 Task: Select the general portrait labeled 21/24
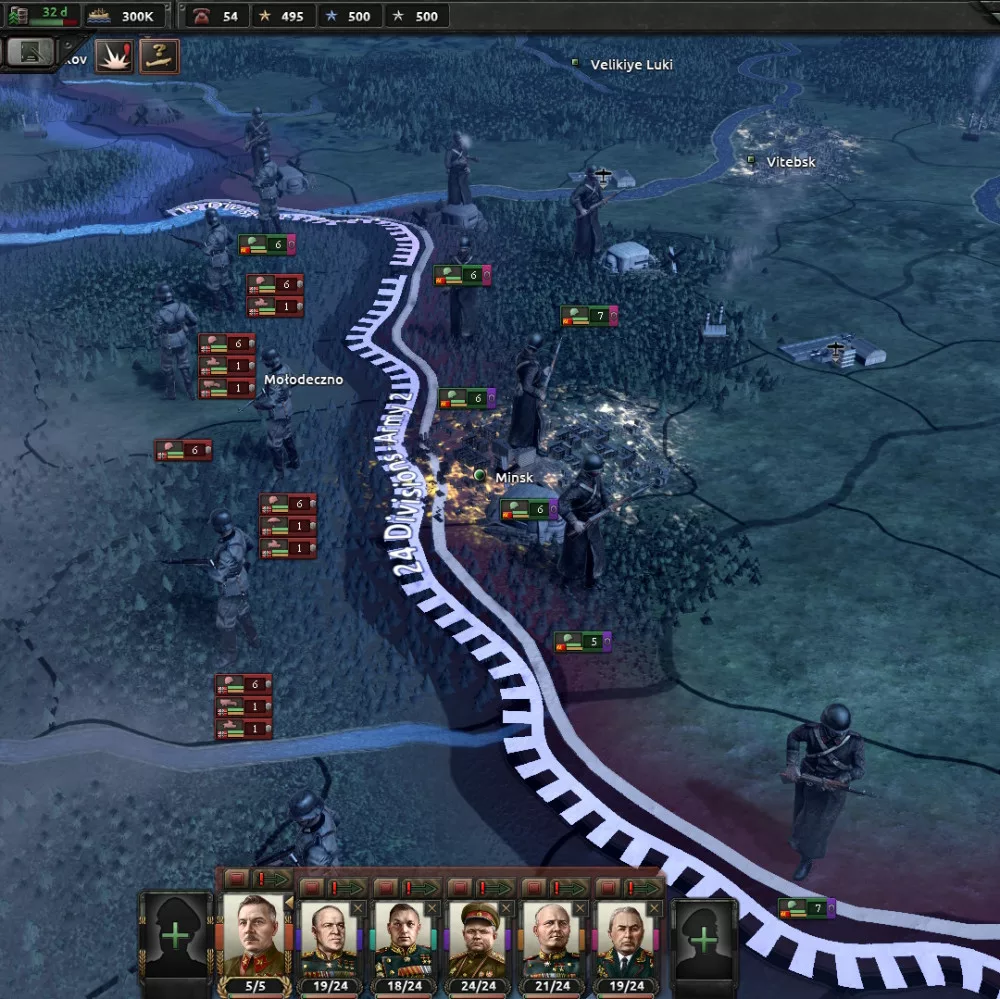[x=550, y=940]
